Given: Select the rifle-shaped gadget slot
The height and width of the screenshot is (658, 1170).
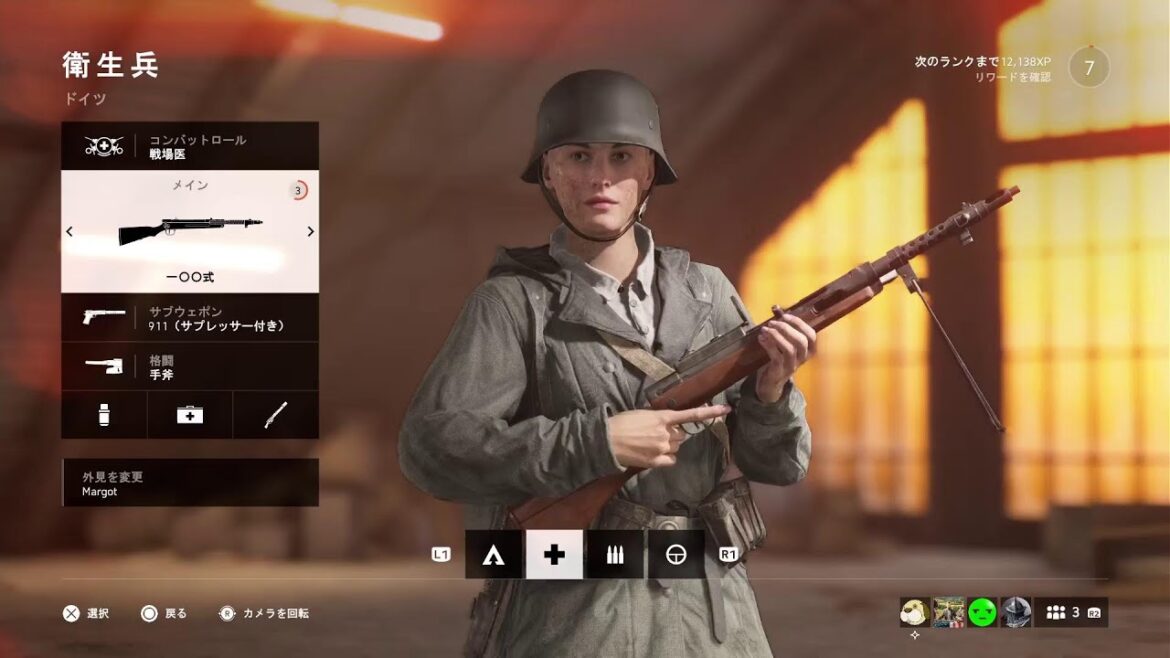Looking at the screenshot, I should 276,414.
